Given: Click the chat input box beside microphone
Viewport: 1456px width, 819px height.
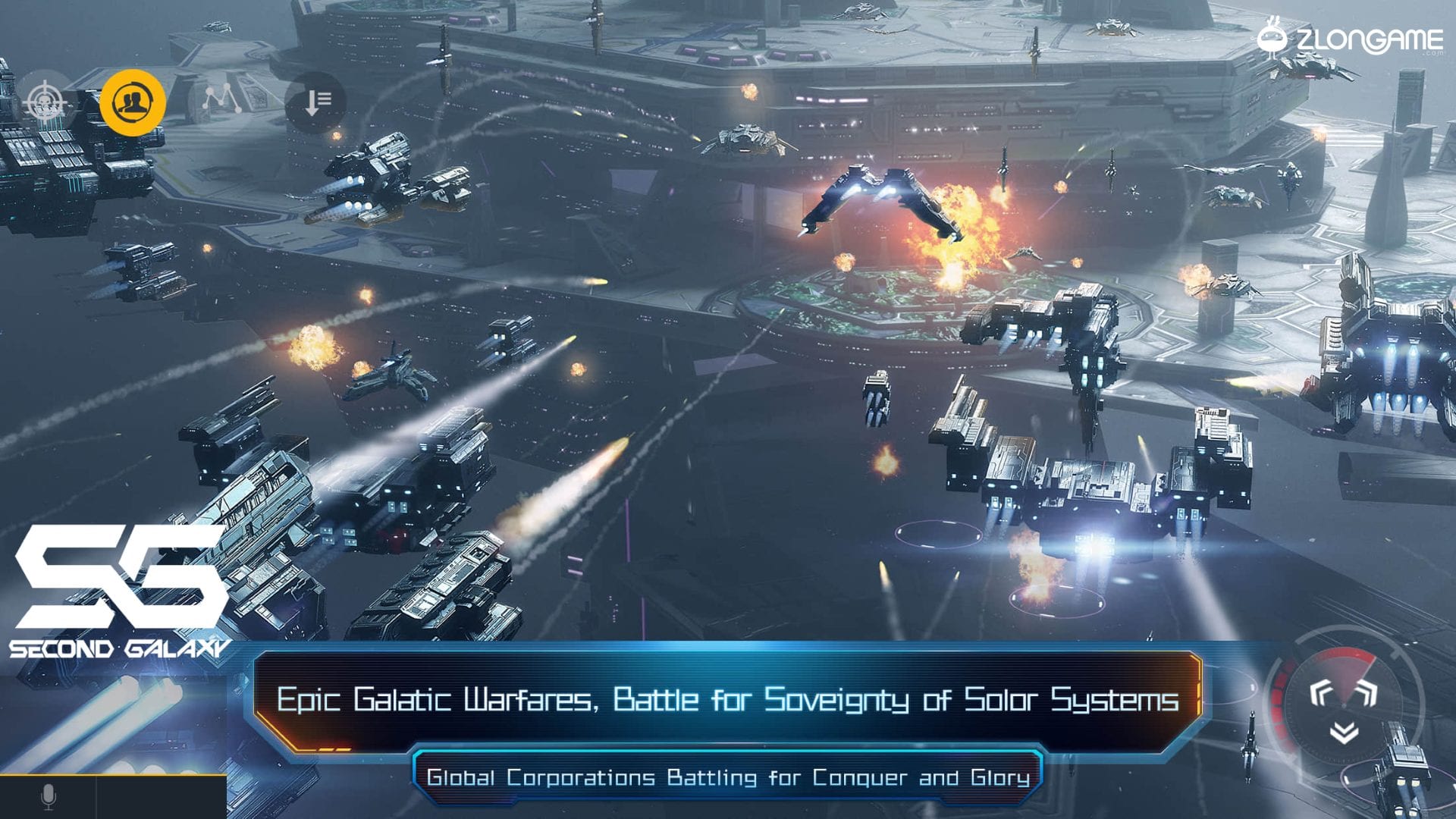Looking at the screenshot, I should pyautogui.click(x=161, y=797).
